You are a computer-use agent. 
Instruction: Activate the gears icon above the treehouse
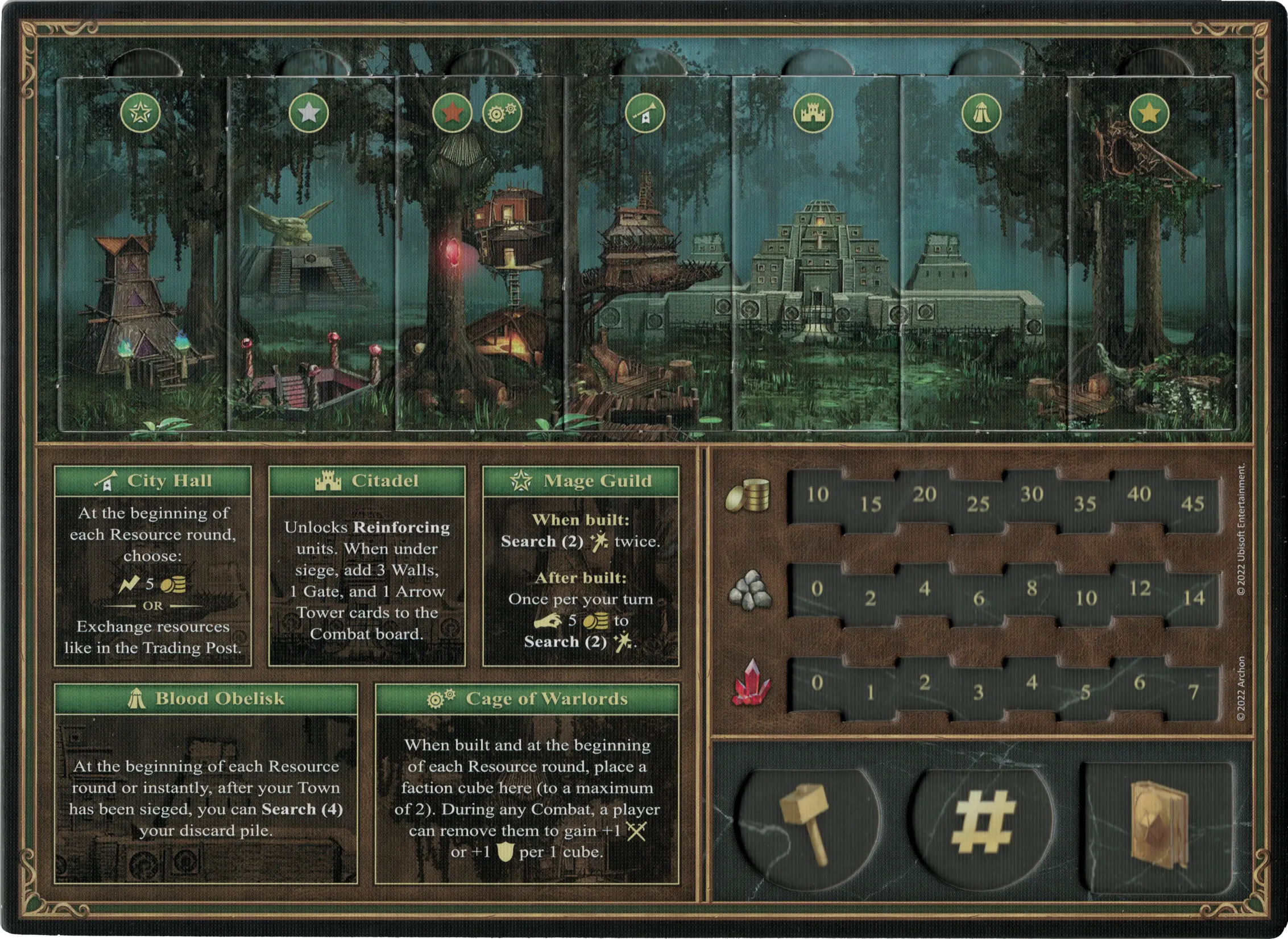(x=502, y=113)
